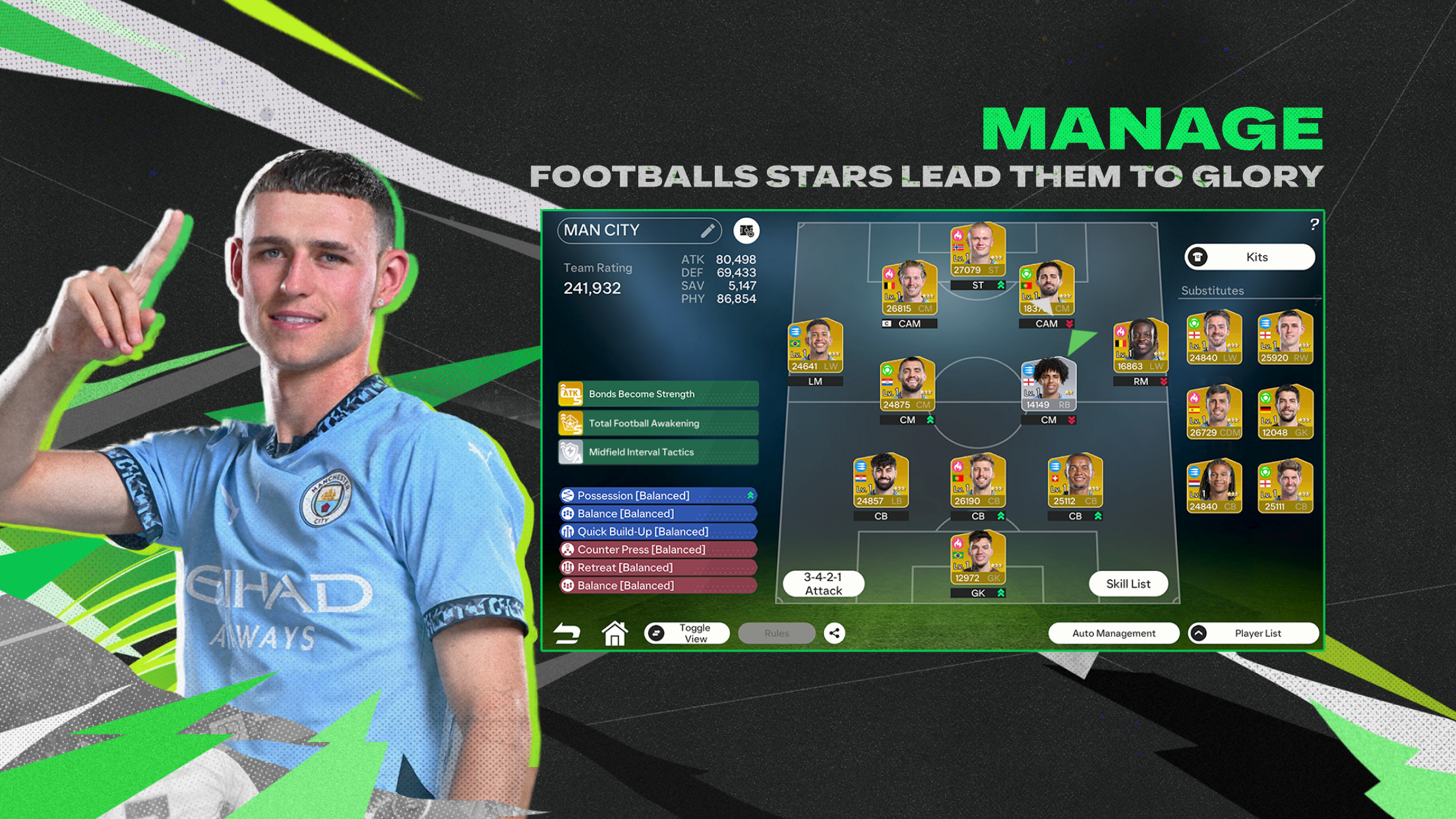
Task: Expand the Player List panel chevron
Action: point(1198,633)
